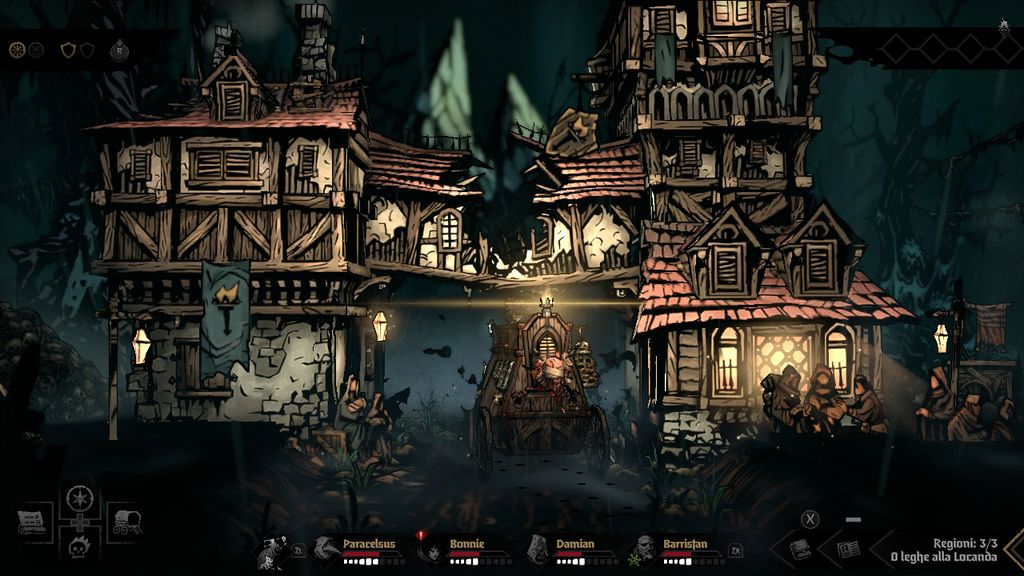Click the dog companion portrait
Image resolution: width=1024 pixels, height=576 pixels.
click(271, 549)
